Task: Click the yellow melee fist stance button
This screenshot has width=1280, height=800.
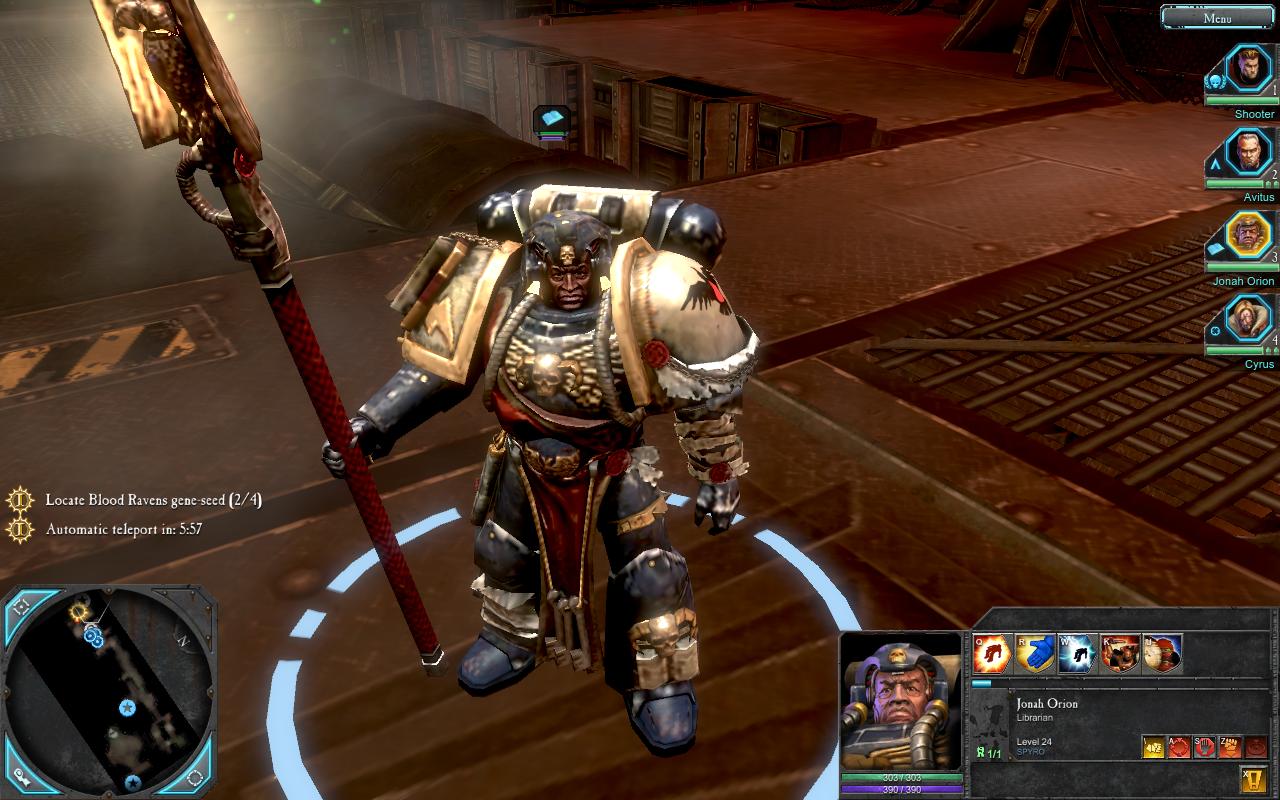Action: 1154,747
